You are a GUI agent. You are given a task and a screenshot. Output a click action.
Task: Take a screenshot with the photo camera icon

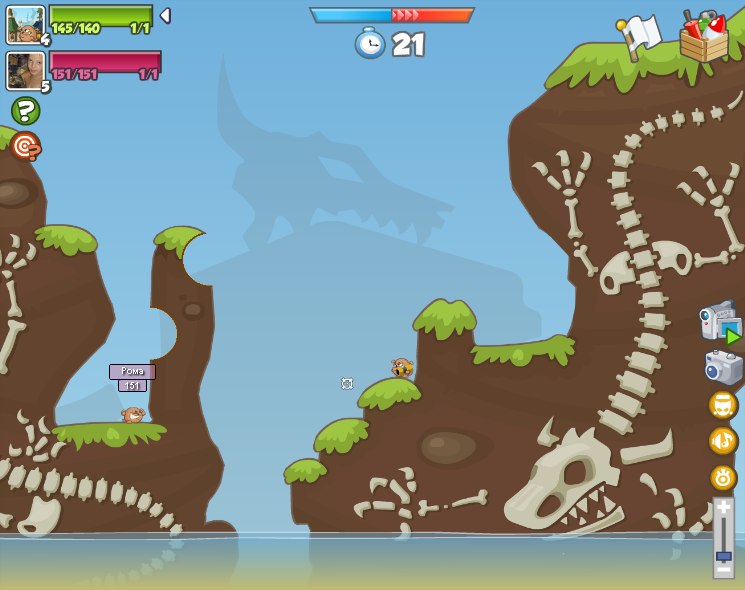pos(723,367)
